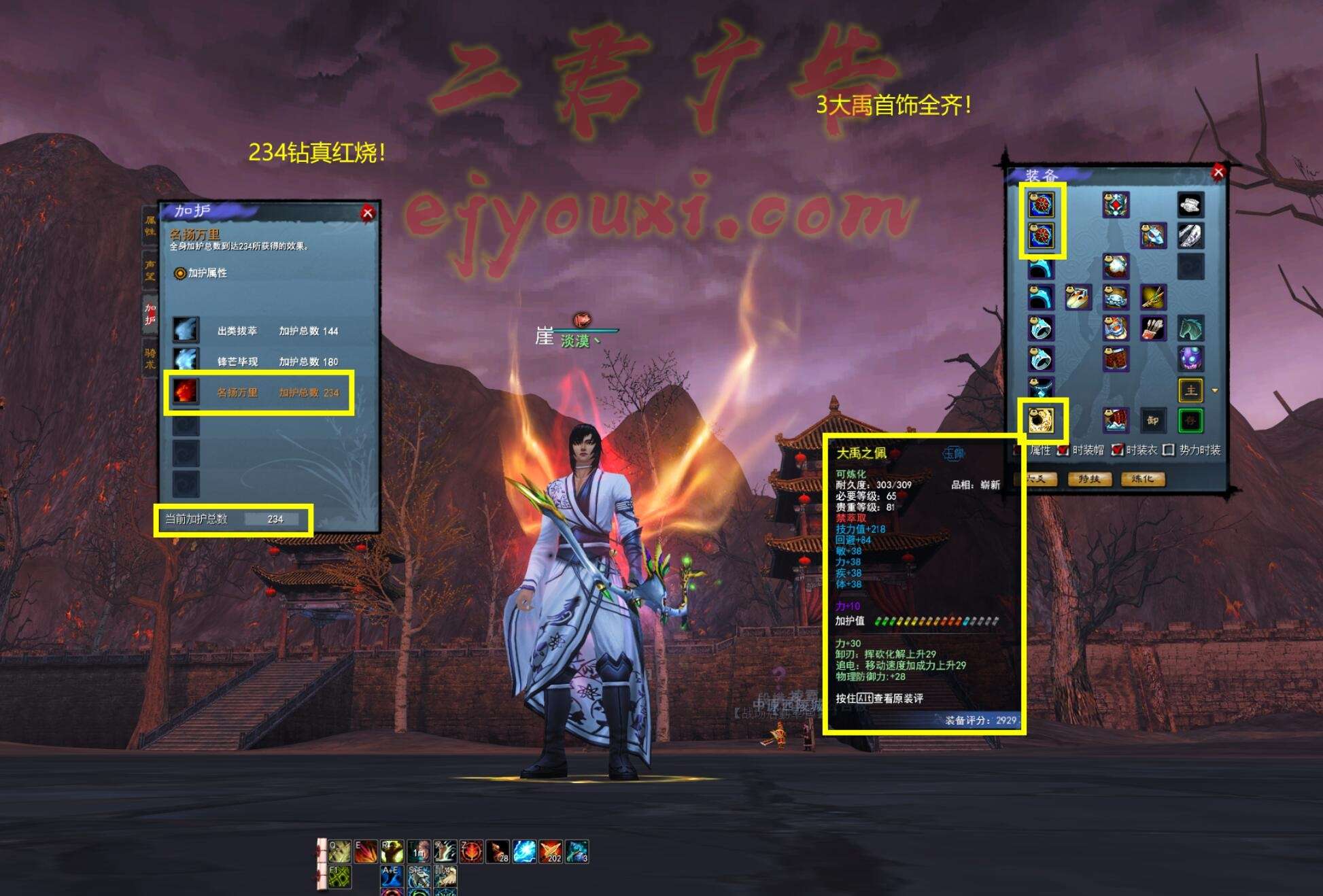Close the 装备 equipment window
The image size is (1323, 896).
pos(1218,173)
